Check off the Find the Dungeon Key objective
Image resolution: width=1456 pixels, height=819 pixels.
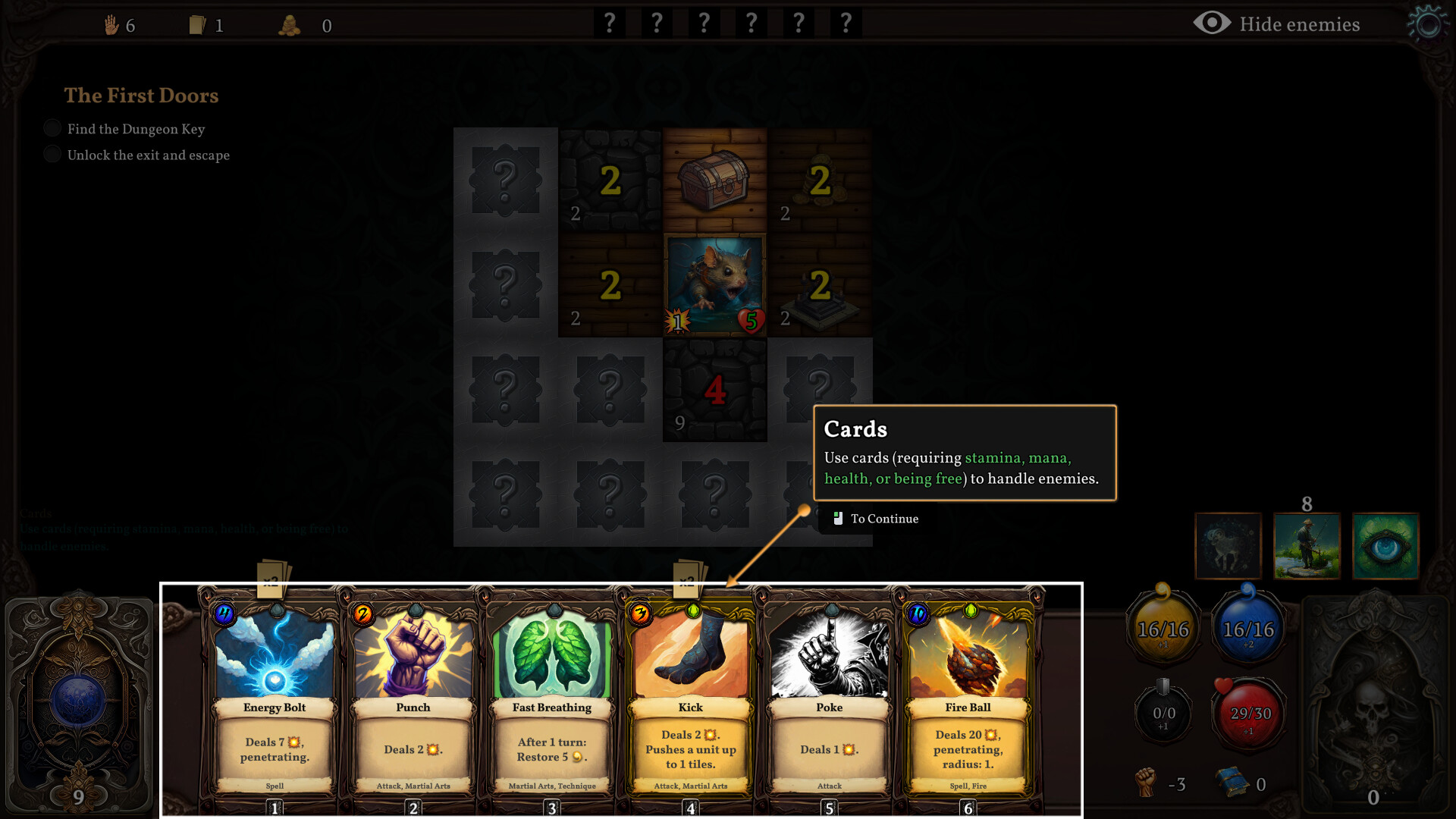click(52, 127)
